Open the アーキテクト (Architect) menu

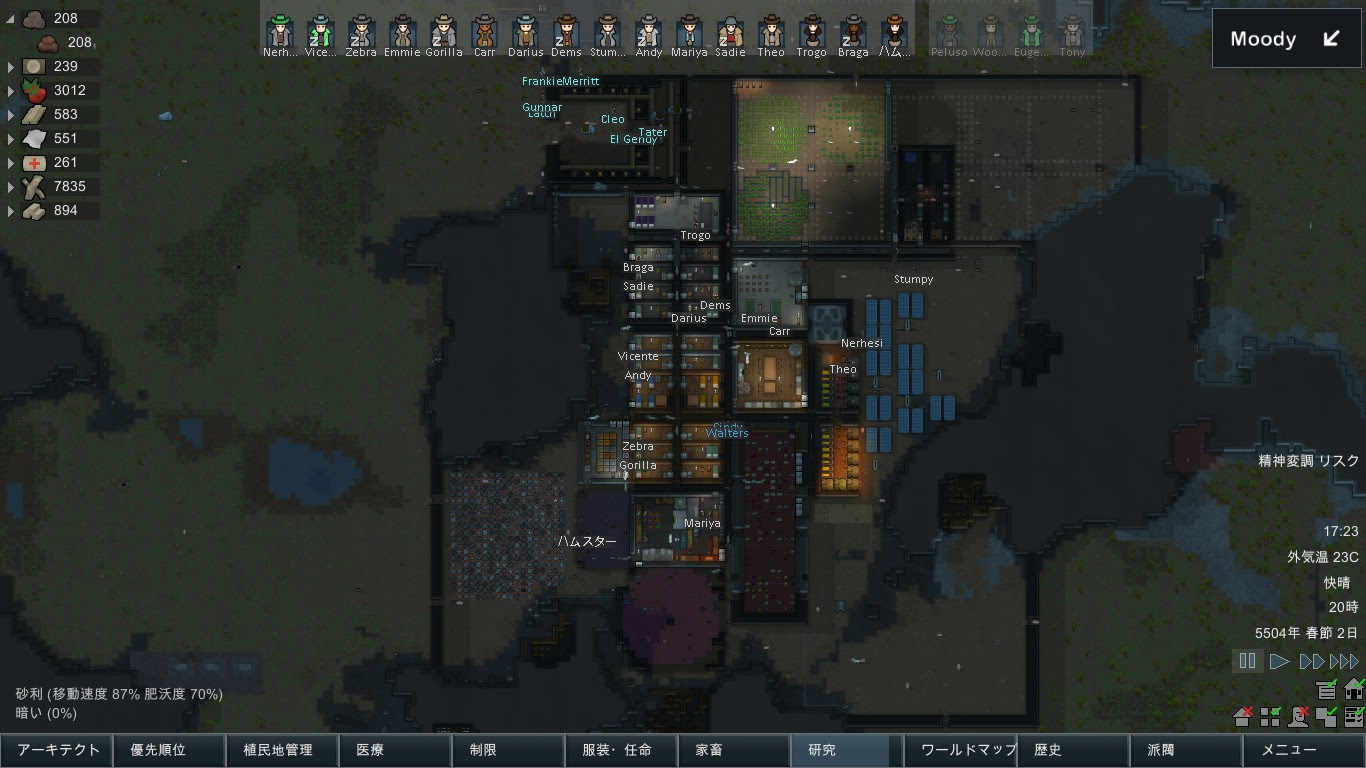pyautogui.click(x=55, y=750)
